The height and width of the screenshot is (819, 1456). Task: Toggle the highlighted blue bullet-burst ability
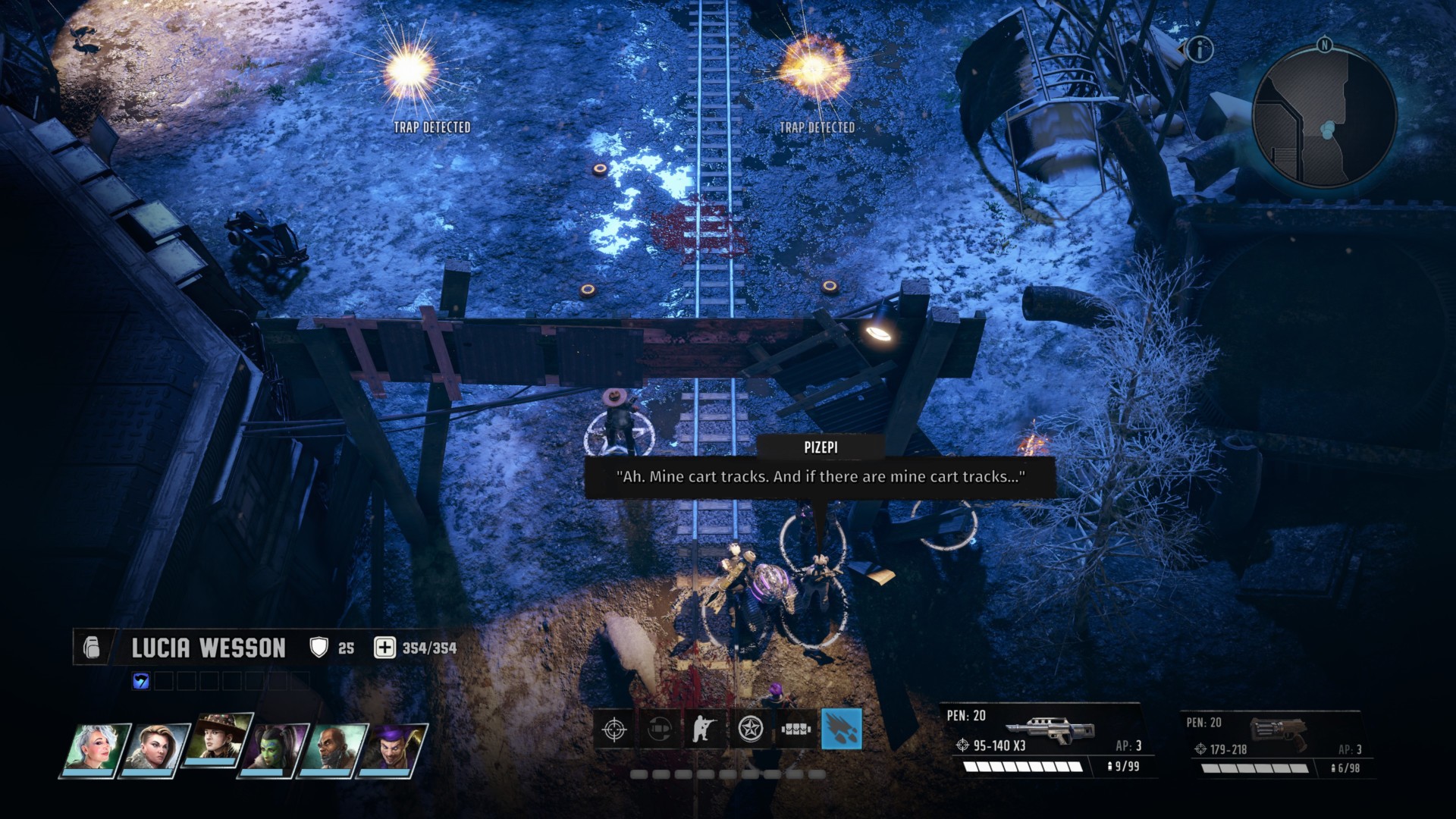coord(842,730)
